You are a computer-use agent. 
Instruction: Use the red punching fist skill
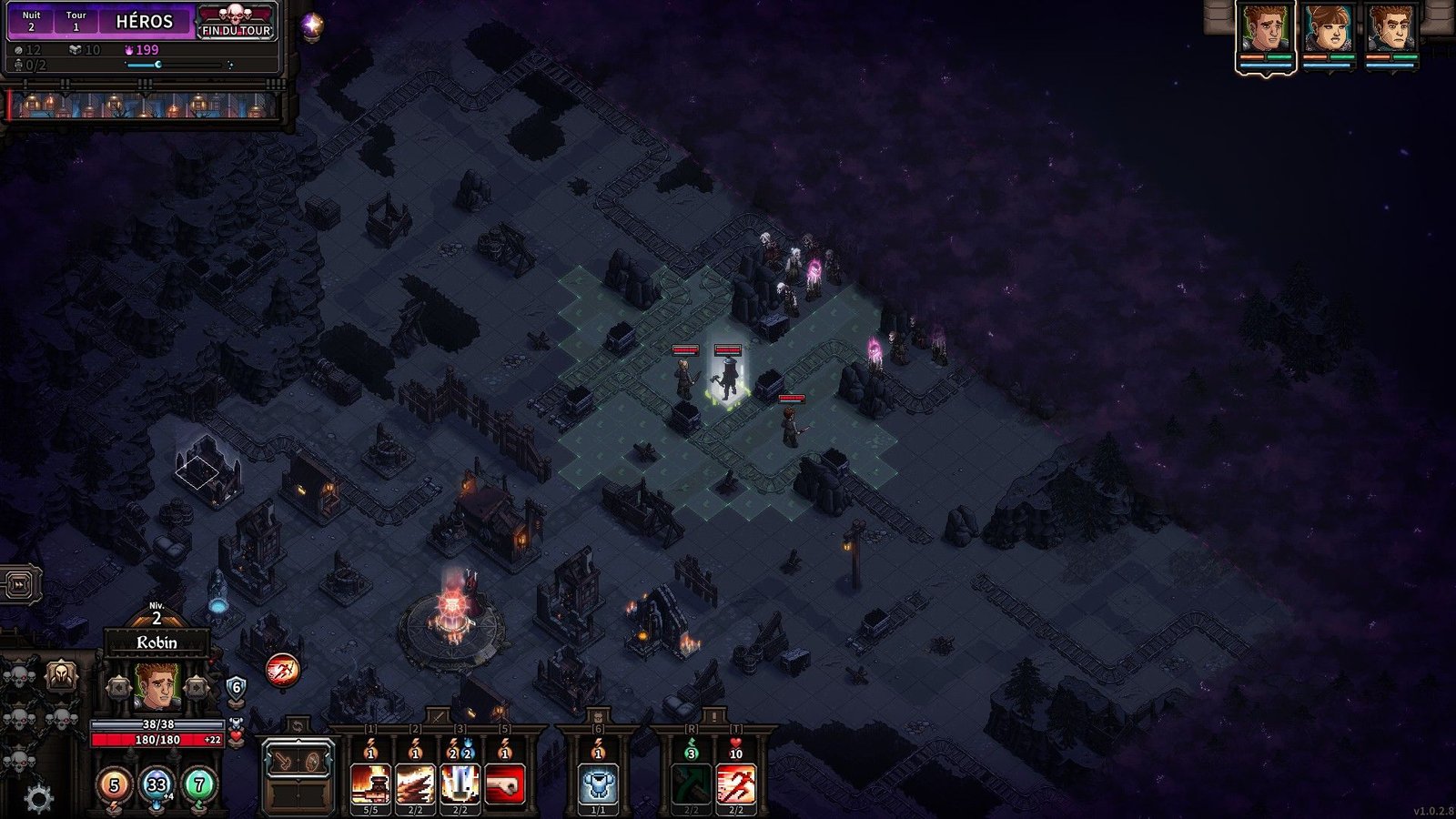point(504,783)
